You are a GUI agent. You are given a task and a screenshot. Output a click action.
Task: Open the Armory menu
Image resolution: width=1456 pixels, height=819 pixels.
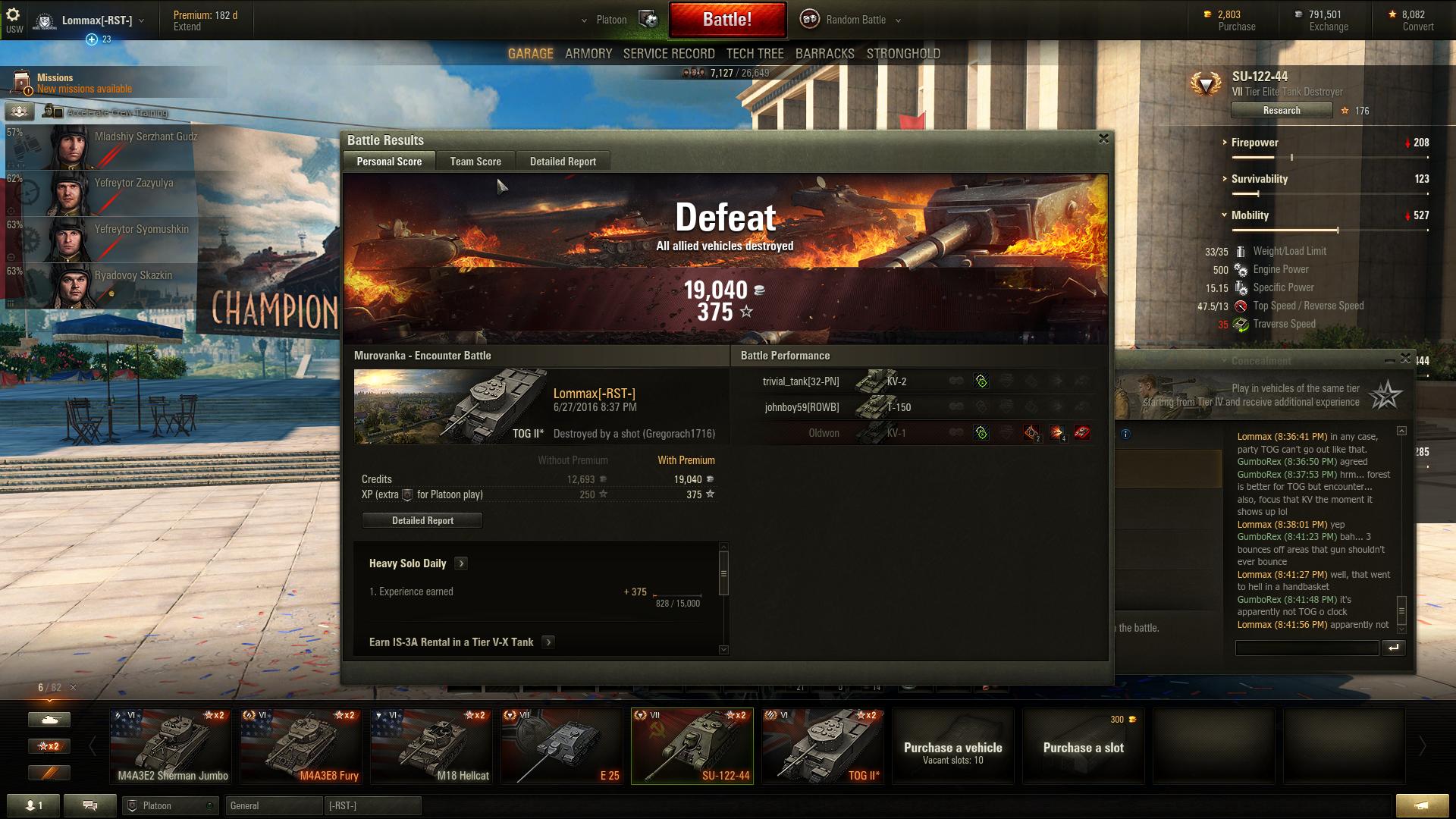[588, 54]
